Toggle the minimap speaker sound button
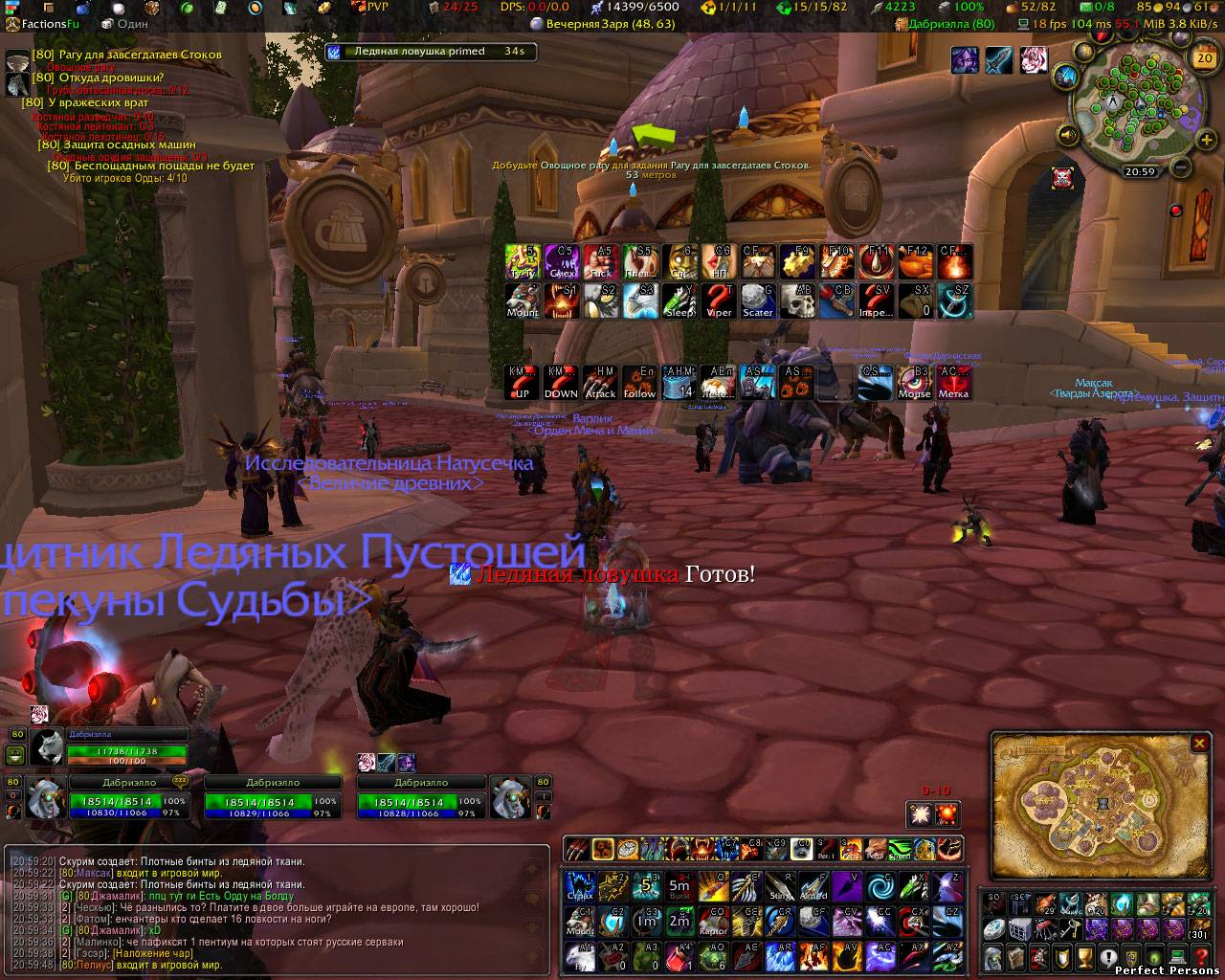The width and height of the screenshot is (1225, 980). pos(1068,135)
